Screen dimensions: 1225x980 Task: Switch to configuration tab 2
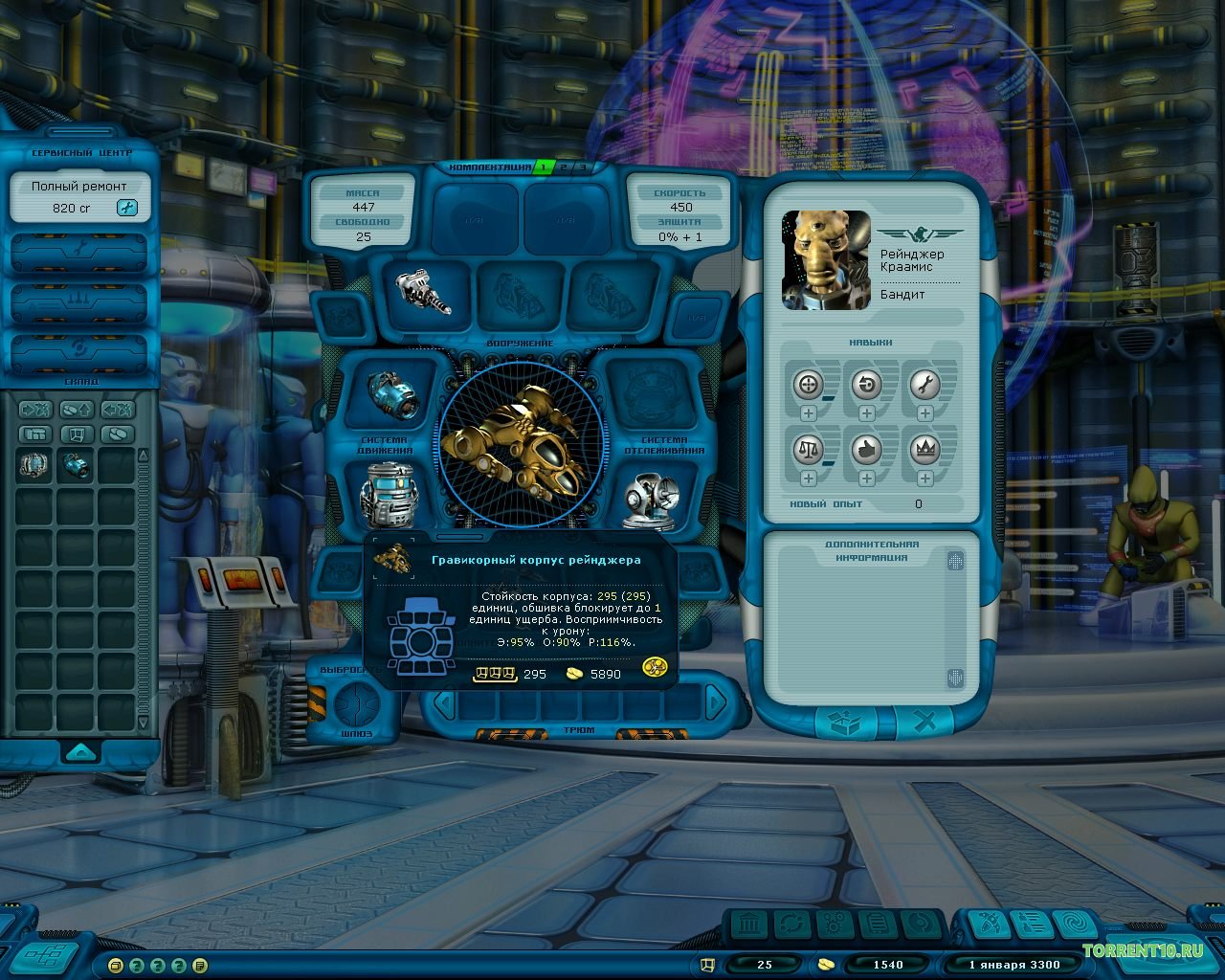pyautogui.click(x=563, y=167)
